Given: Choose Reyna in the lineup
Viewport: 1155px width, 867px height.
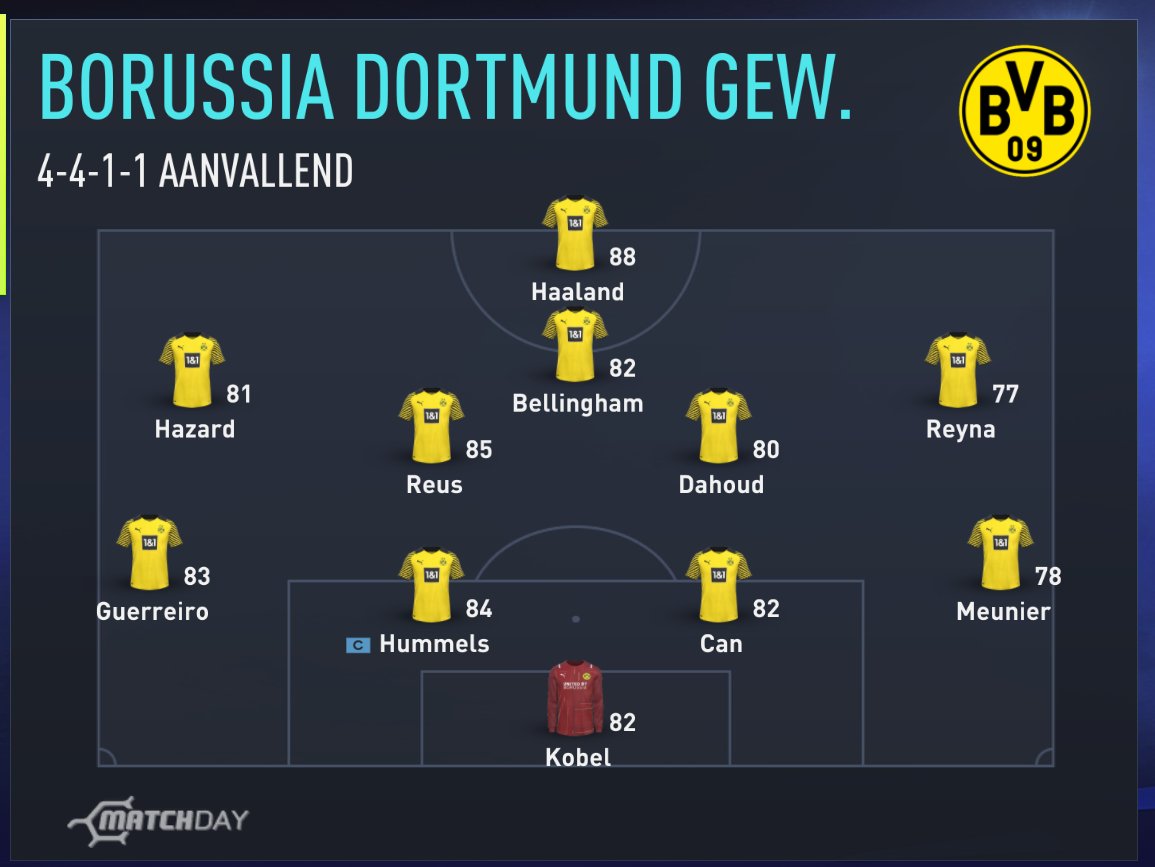Looking at the screenshot, I should (957, 371).
